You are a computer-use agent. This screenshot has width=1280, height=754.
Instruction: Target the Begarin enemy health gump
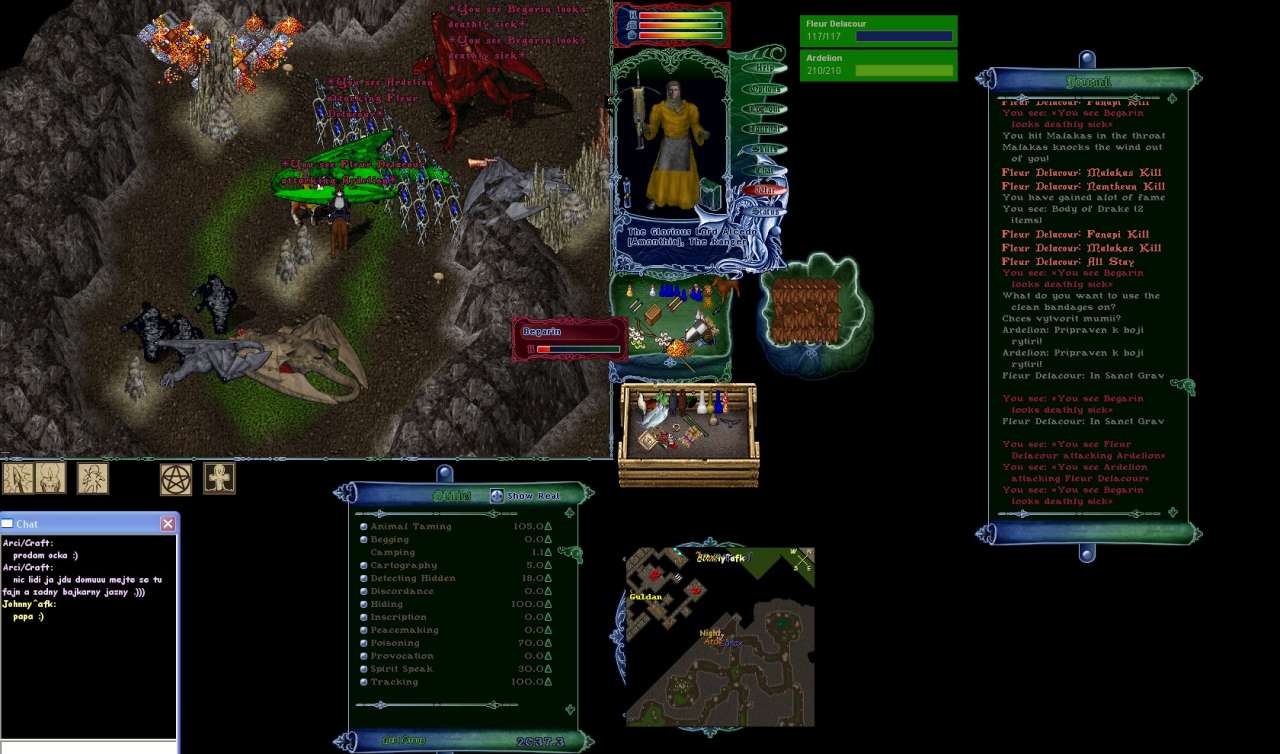click(x=569, y=339)
